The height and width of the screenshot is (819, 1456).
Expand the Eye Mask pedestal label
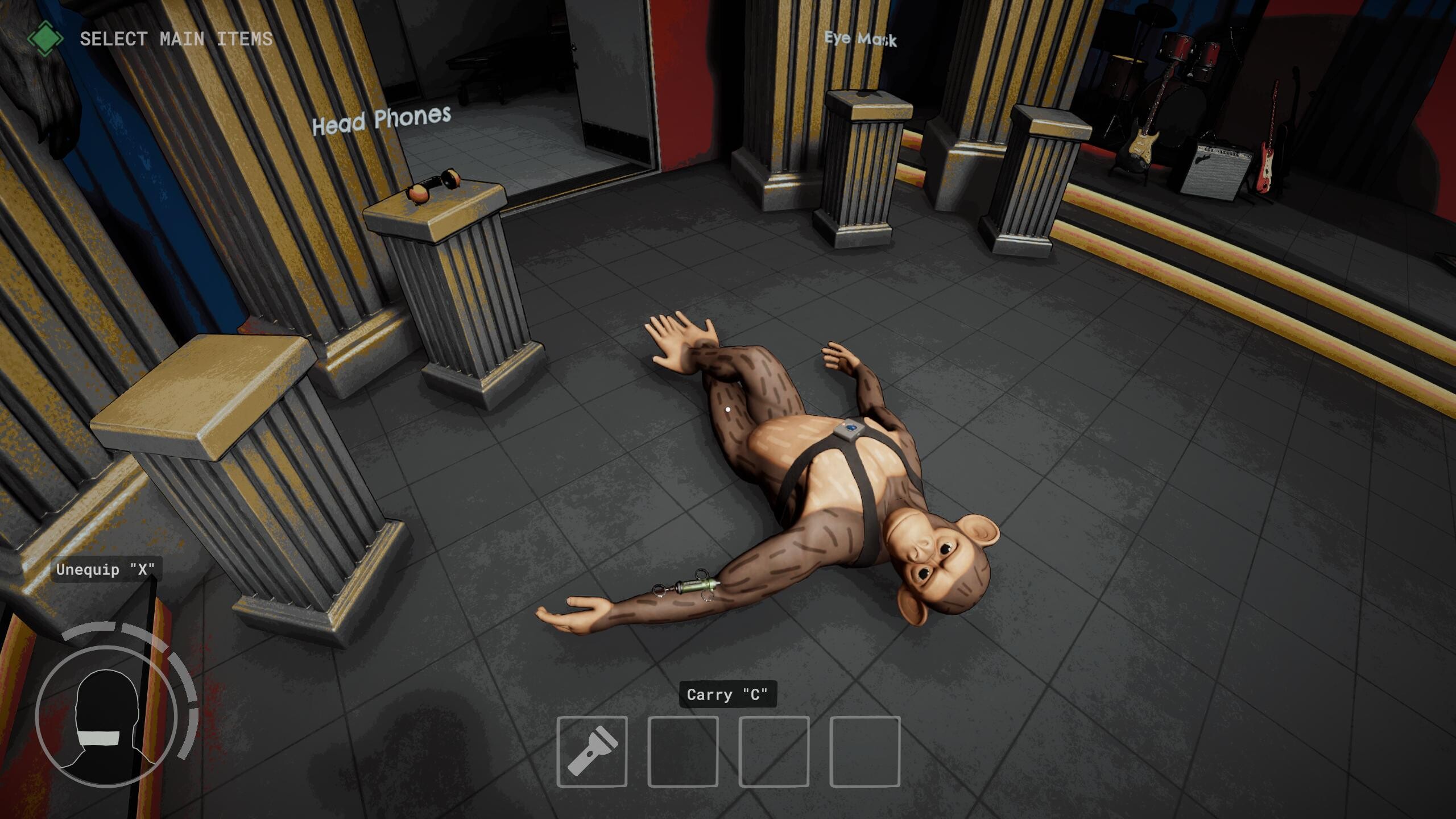point(862,39)
